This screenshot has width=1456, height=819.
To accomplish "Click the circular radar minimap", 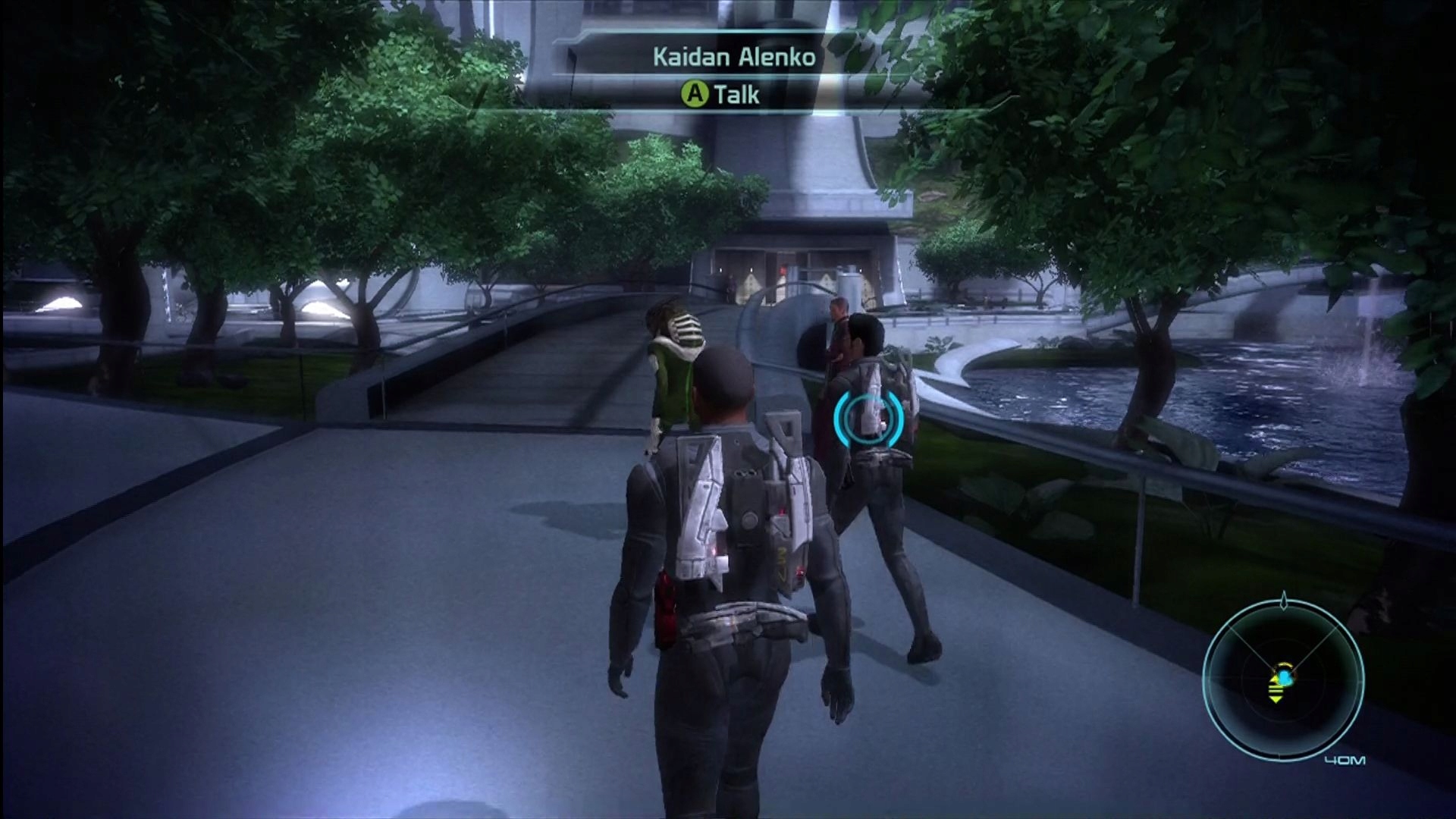I will [1283, 680].
